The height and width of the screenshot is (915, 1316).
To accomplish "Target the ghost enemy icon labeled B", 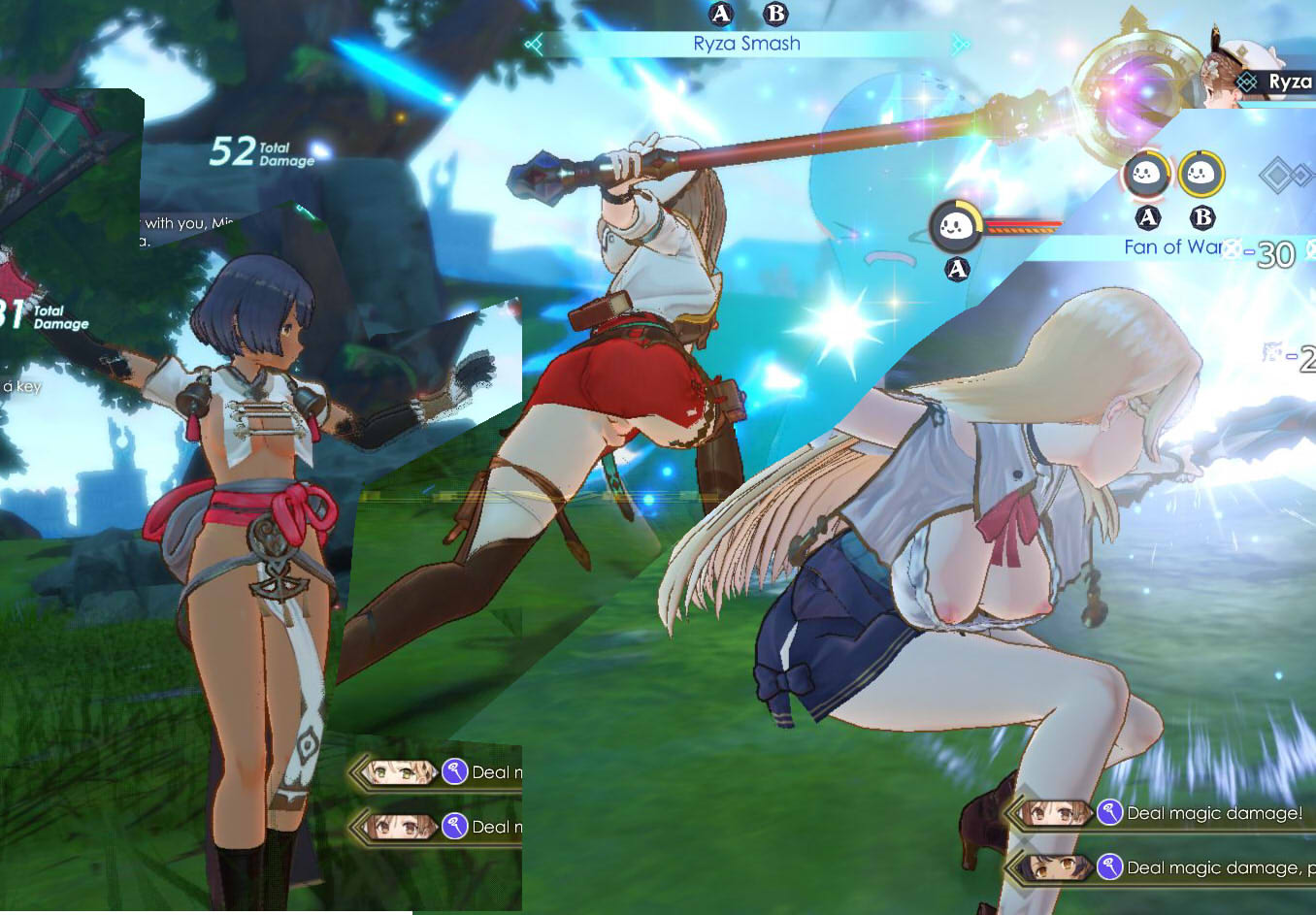I will [x=1201, y=175].
